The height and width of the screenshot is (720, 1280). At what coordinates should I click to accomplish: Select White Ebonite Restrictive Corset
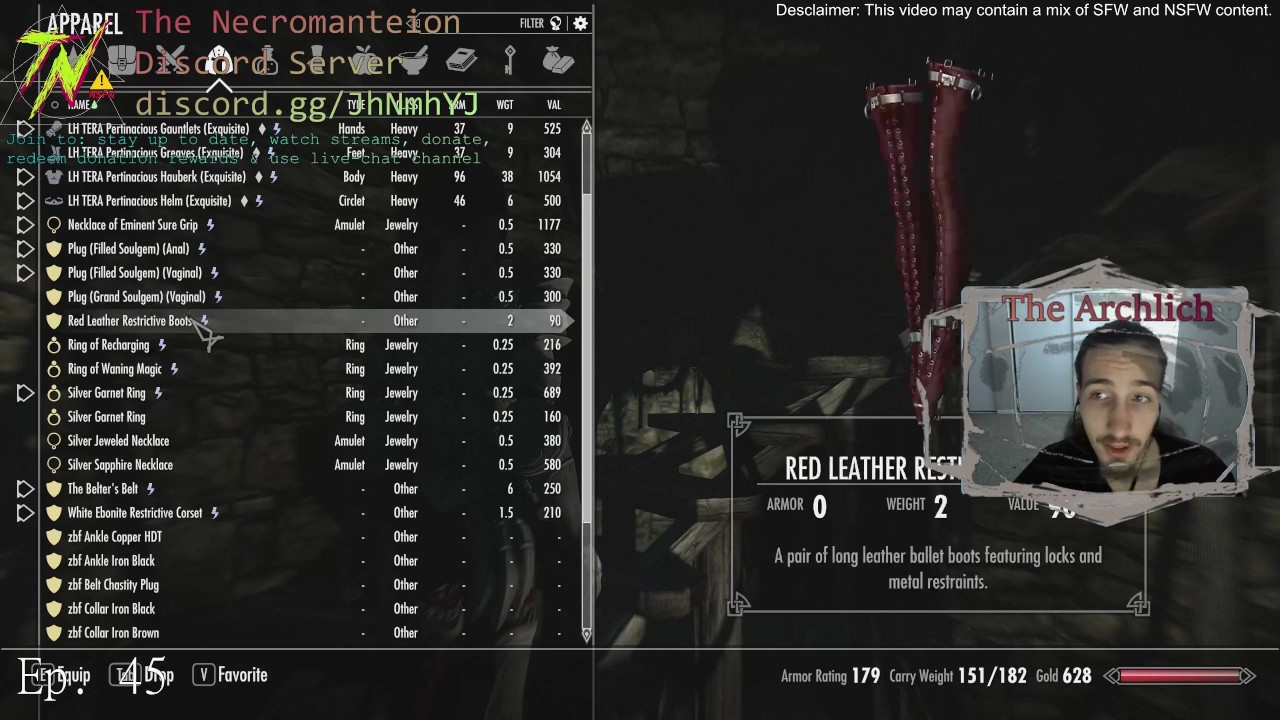point(135,513)
